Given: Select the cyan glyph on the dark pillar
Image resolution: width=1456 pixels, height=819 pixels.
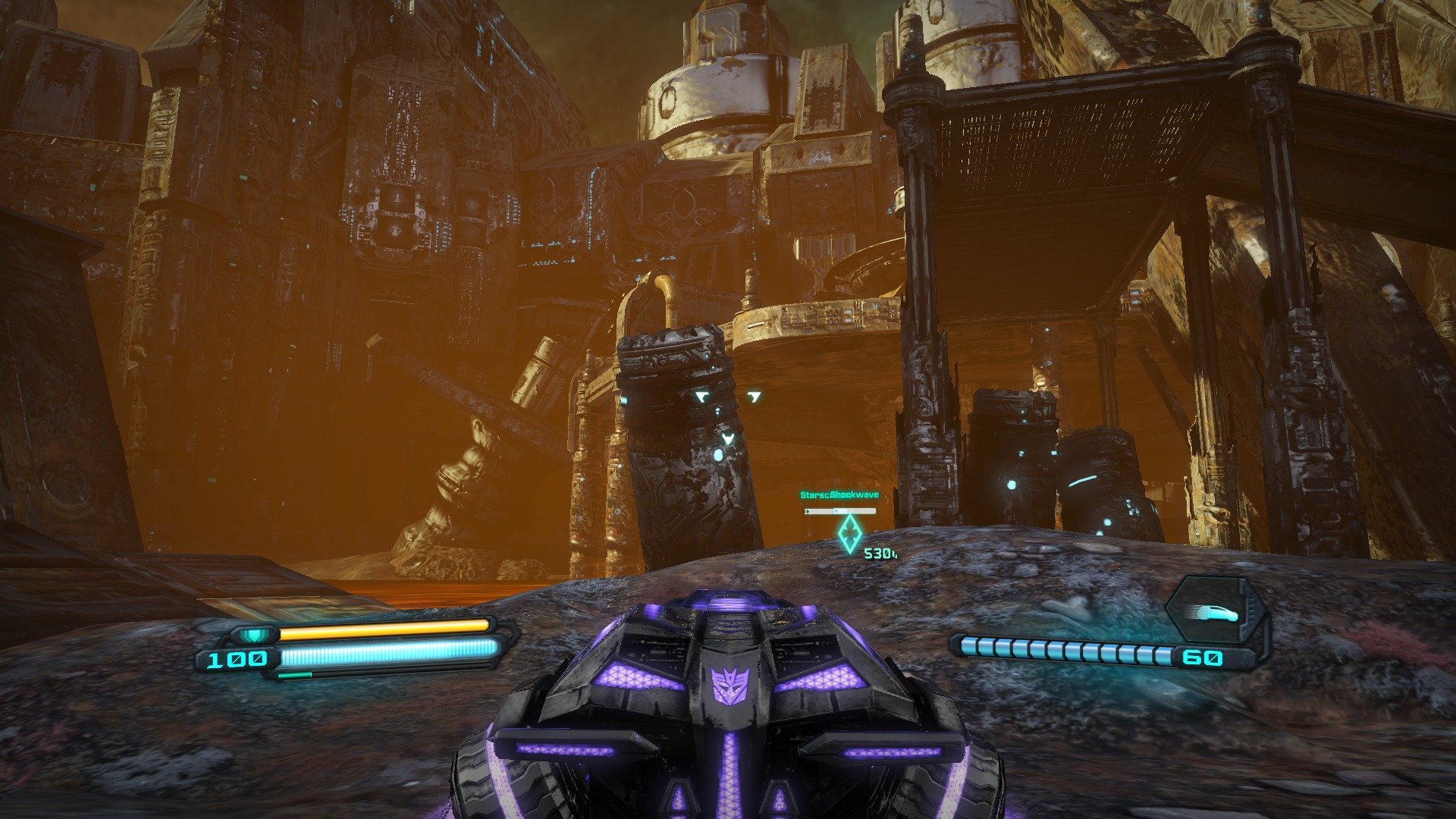Looking at the screenshot, I should coord(702,394).
